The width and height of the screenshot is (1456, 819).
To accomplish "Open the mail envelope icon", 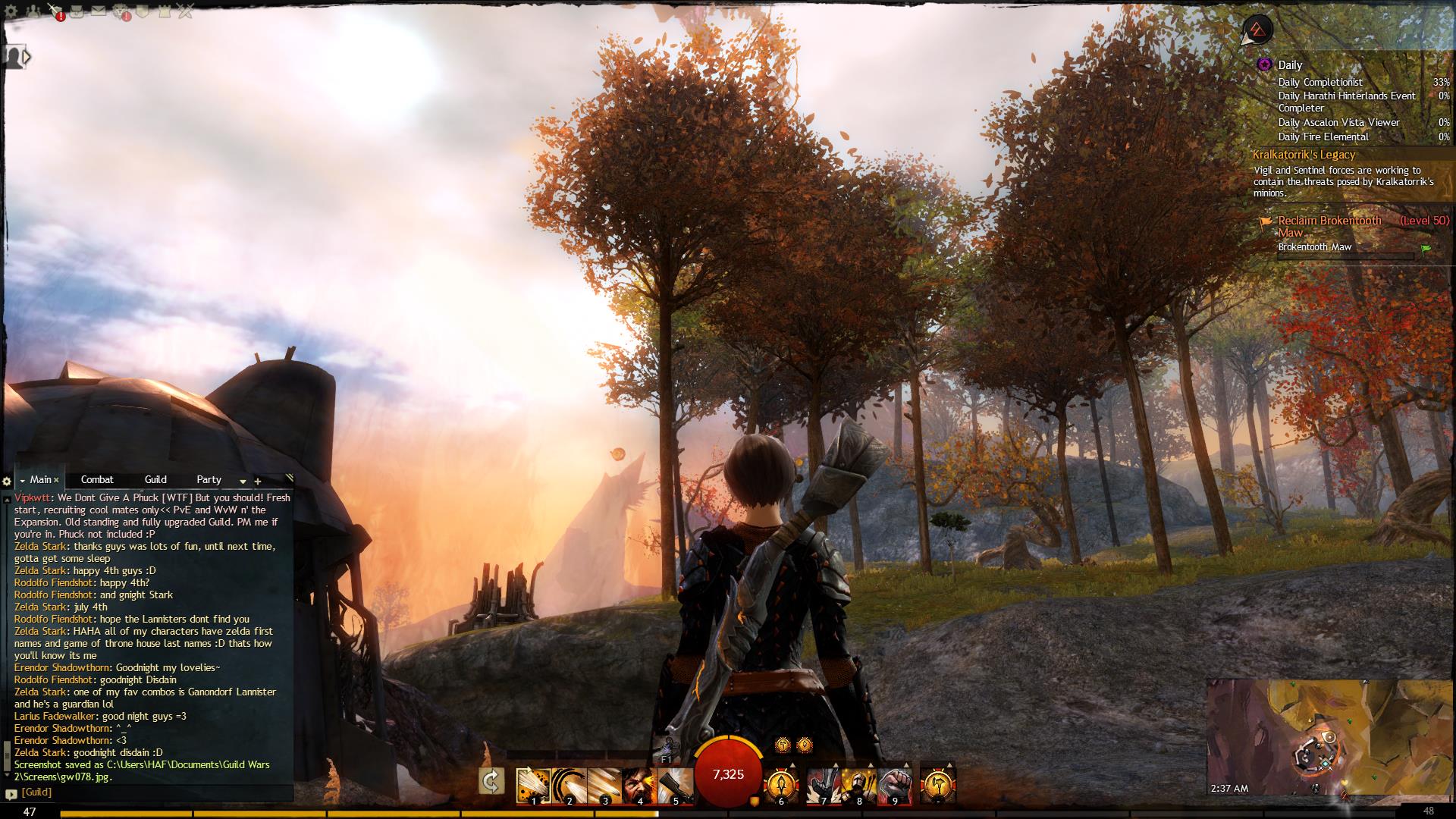I will click(99, 11).
